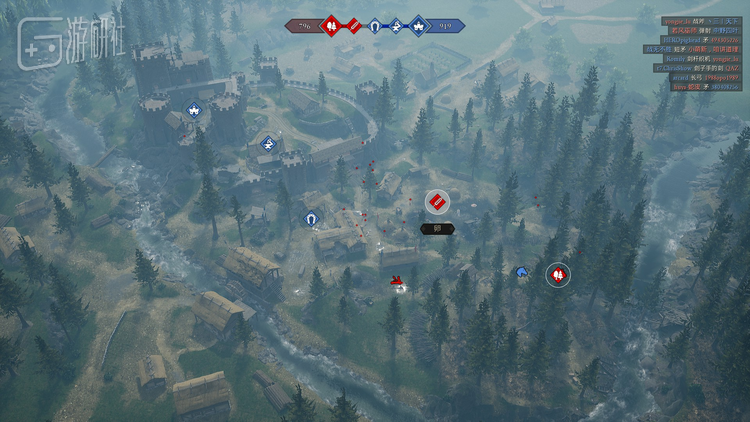Click the red forest marker among the trees
The height and width of the screenshot is (422, 750).
[558, 274]
